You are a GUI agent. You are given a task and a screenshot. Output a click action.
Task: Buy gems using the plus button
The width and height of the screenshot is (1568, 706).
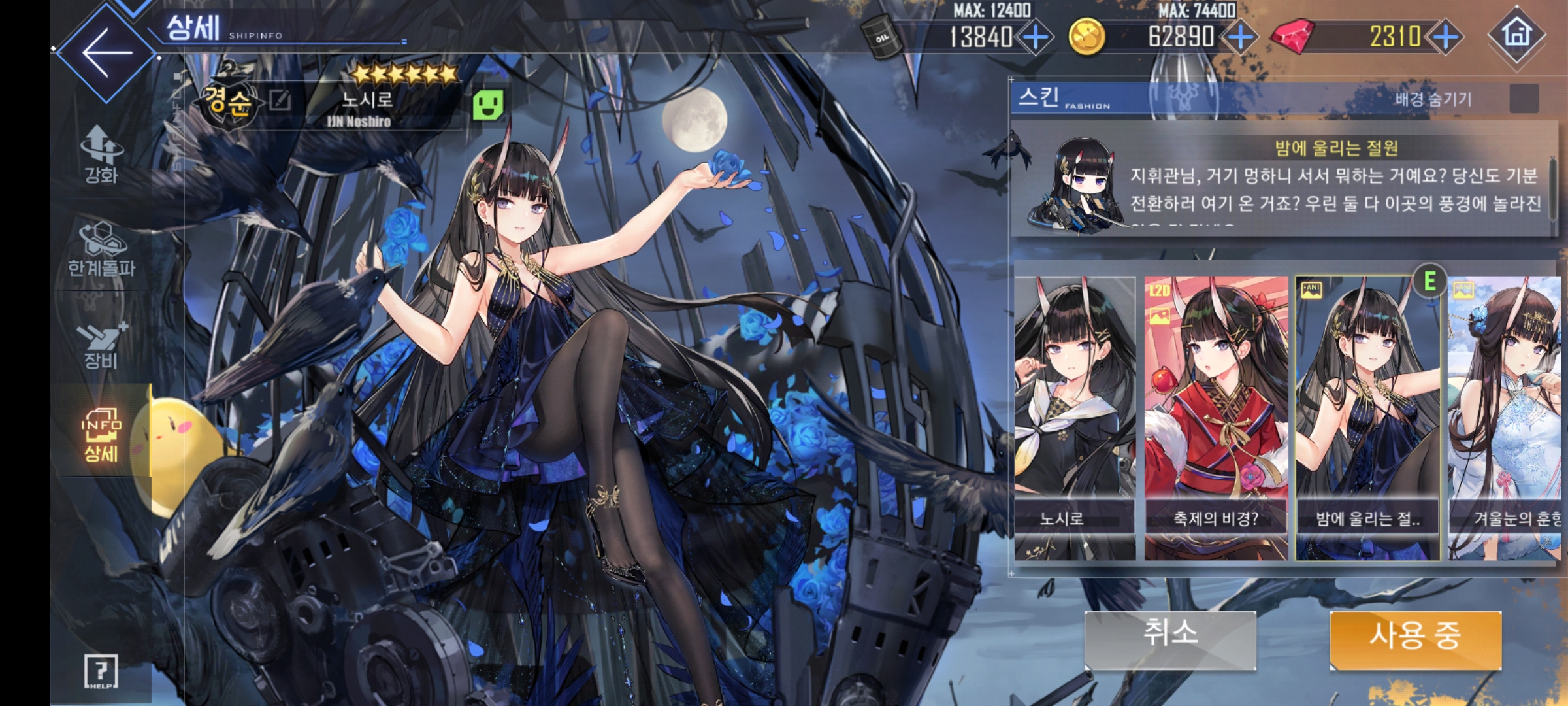coord(1445,37)
